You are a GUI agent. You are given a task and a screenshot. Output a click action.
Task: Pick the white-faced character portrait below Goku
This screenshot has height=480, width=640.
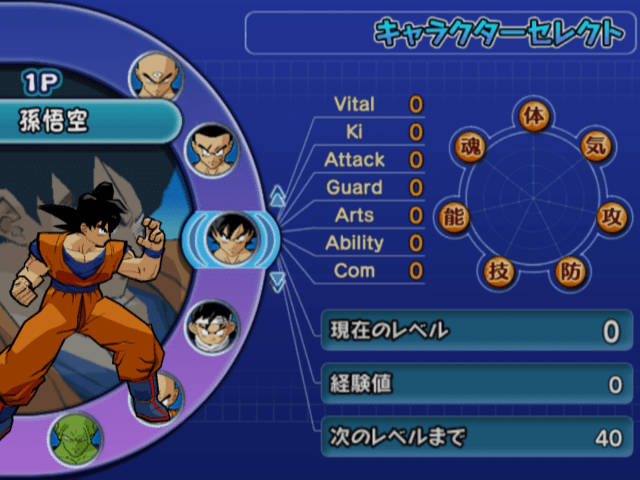(209, 326)
